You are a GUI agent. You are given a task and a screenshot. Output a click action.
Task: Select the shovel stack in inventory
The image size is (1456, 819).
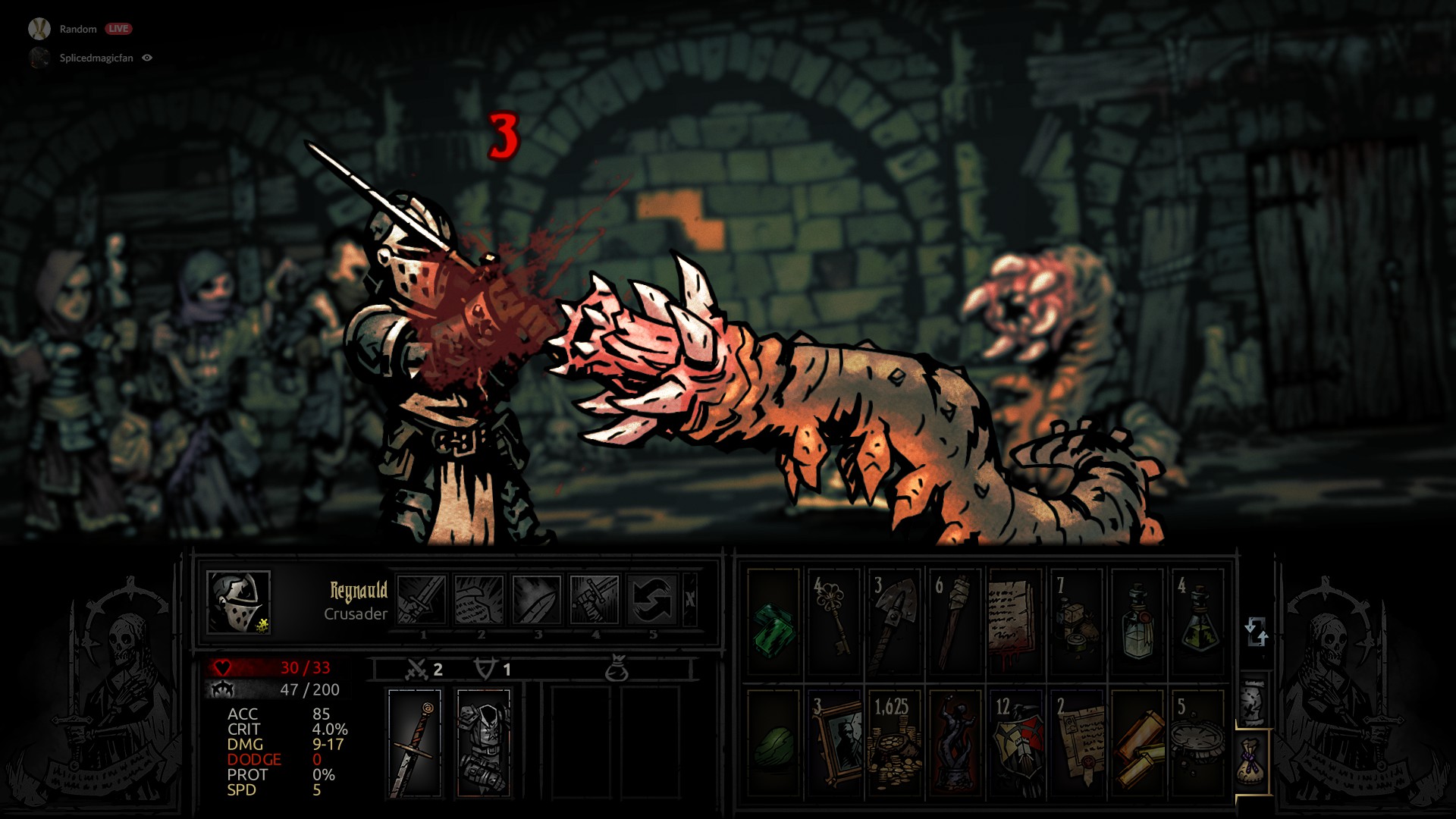point(895,623)
